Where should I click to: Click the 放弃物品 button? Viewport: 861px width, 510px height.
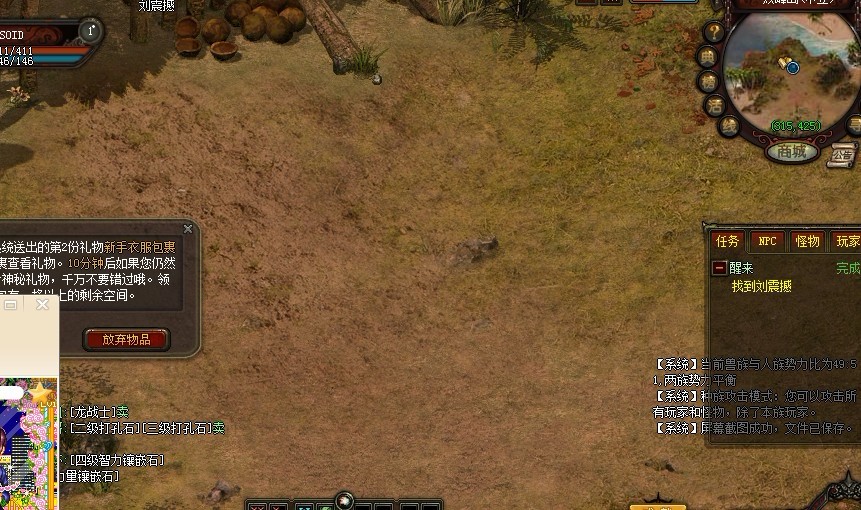click(126, 339)
